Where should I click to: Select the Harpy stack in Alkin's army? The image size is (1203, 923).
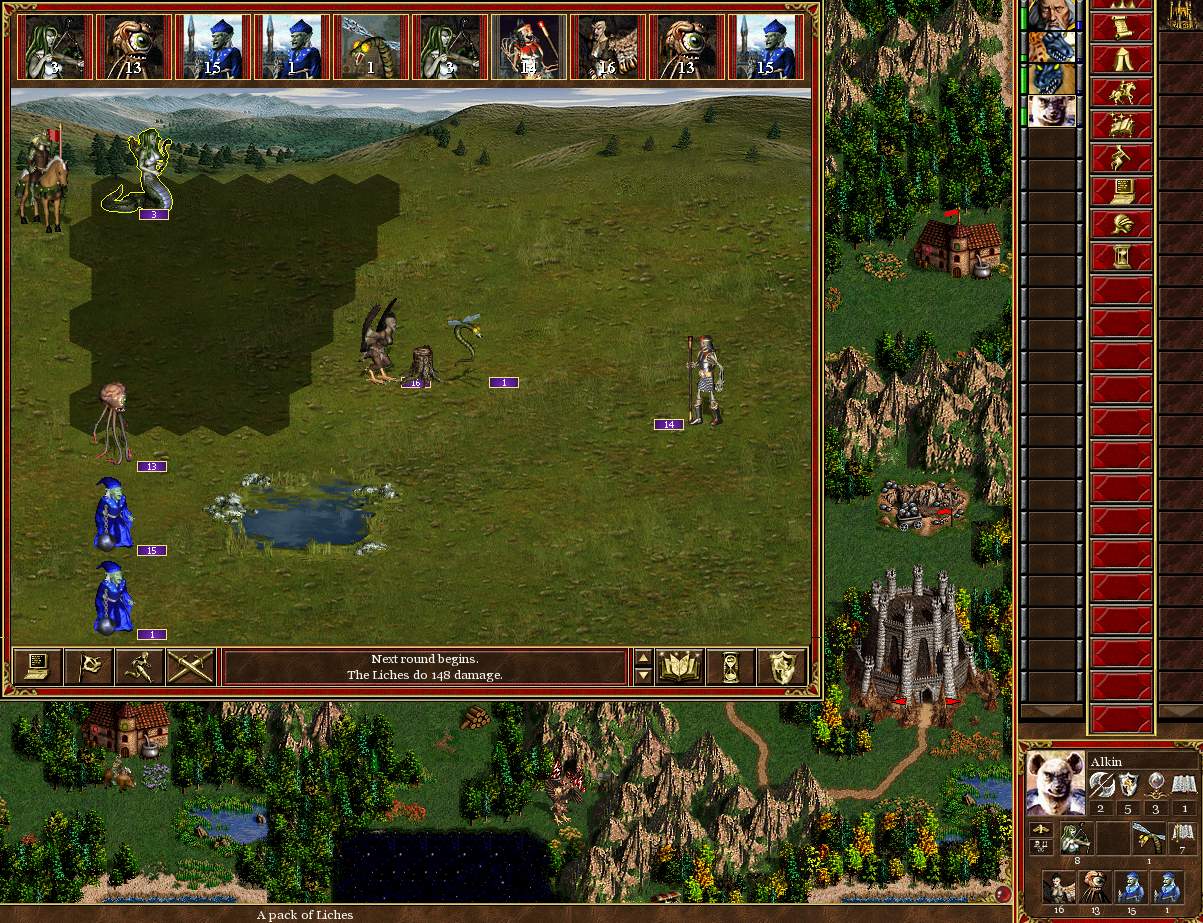point(1059,886)
